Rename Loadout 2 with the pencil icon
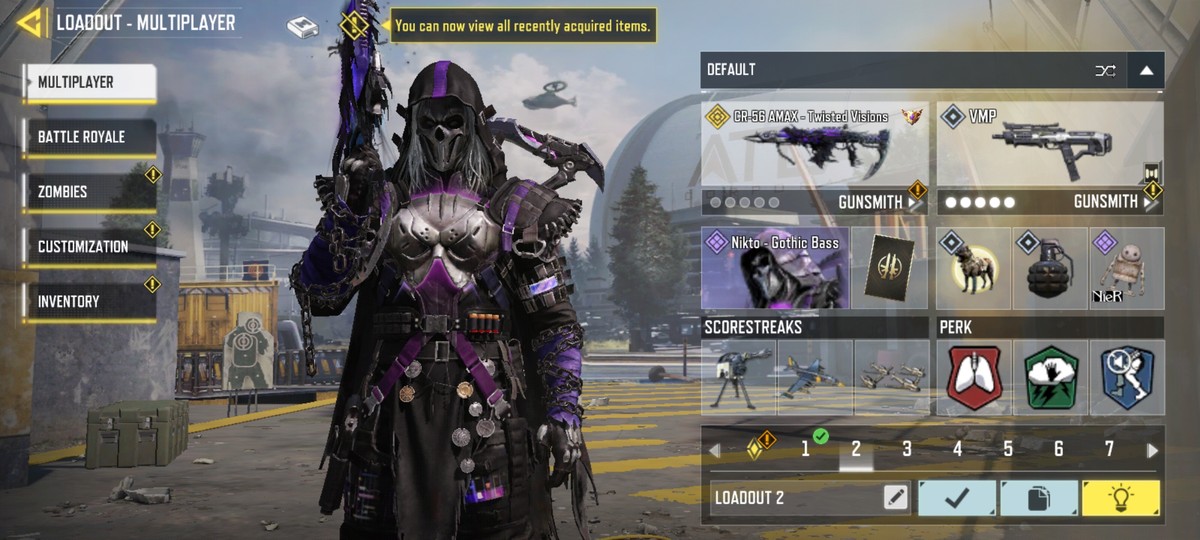The height and width of the screenshot is (540, 1200). click(x=895, y=498)
